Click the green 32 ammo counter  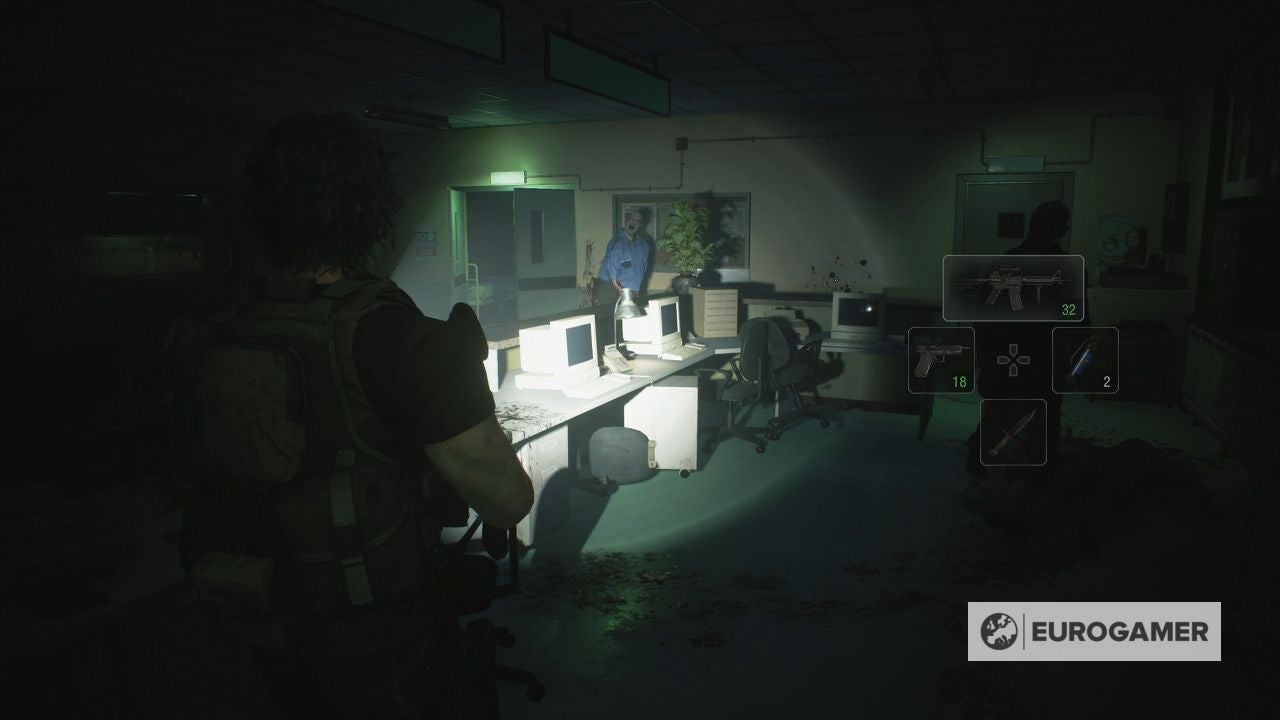[x=1069, y=310]
